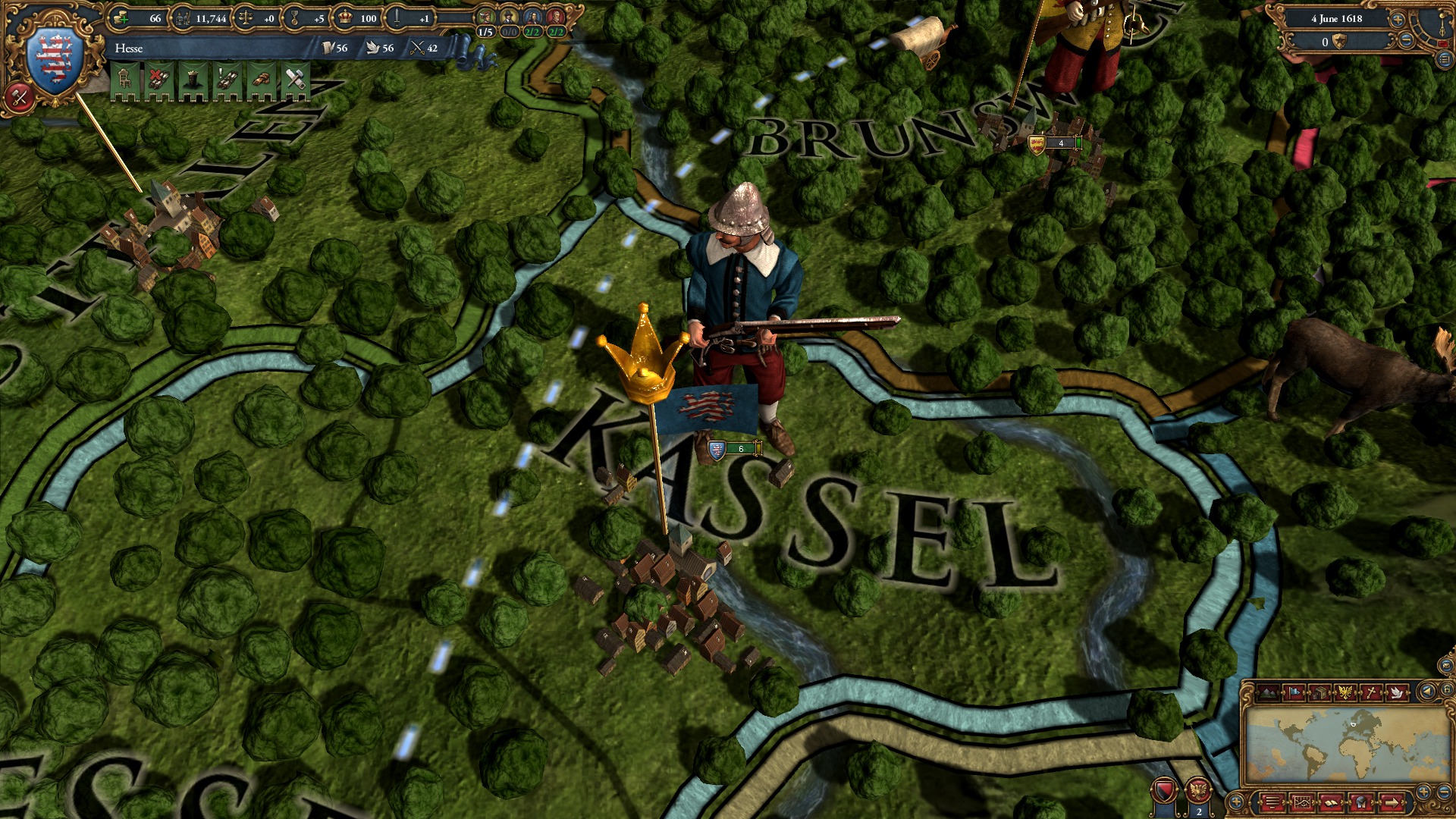Collapse the minimap with the blue arrow

pyautogui.click(x=1427, y=693)
